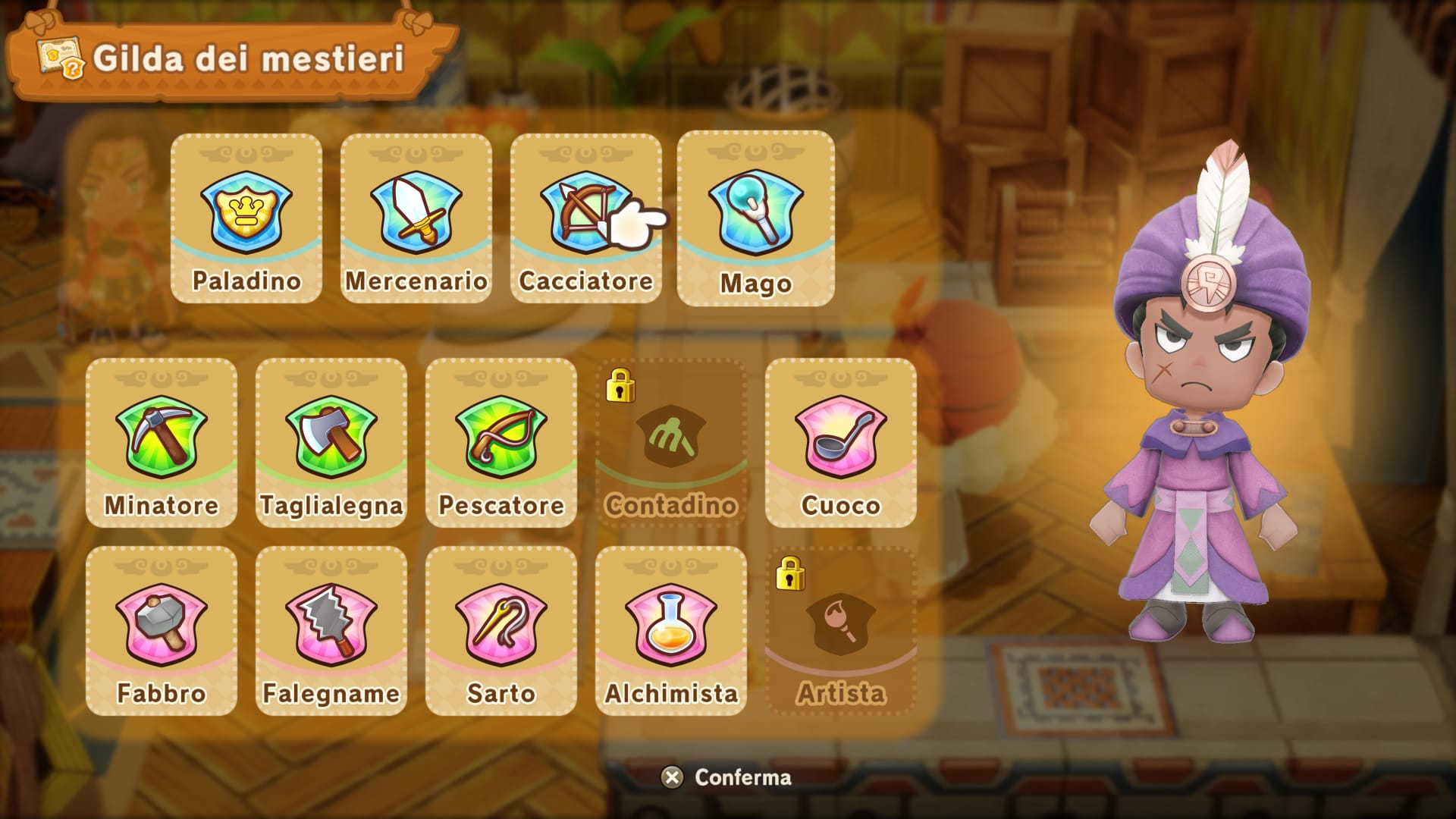Select the Paladino job tile
Screen dimensions: 1456x819
pyautogui.click(x=246, y=218)
